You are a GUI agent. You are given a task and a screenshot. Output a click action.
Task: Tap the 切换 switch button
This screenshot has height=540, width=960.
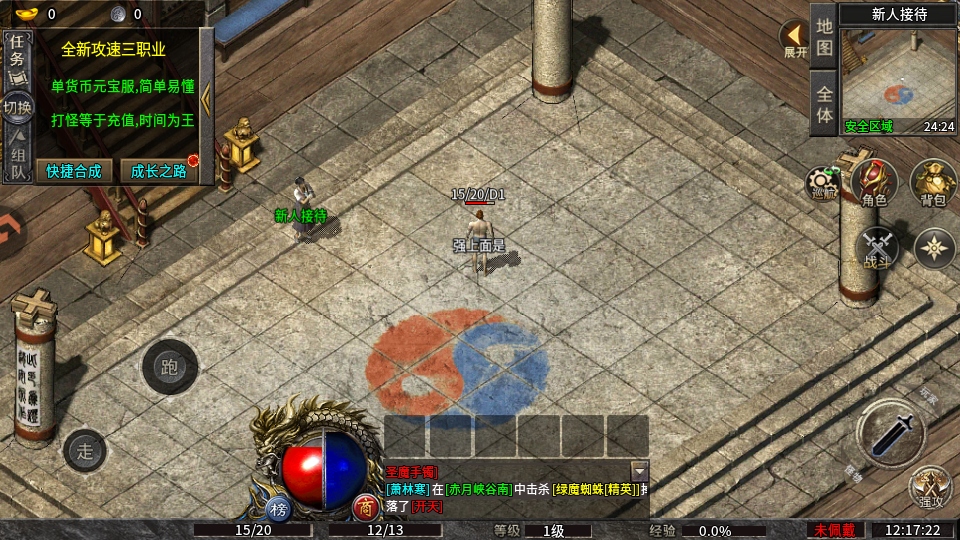tap(17, 107)
